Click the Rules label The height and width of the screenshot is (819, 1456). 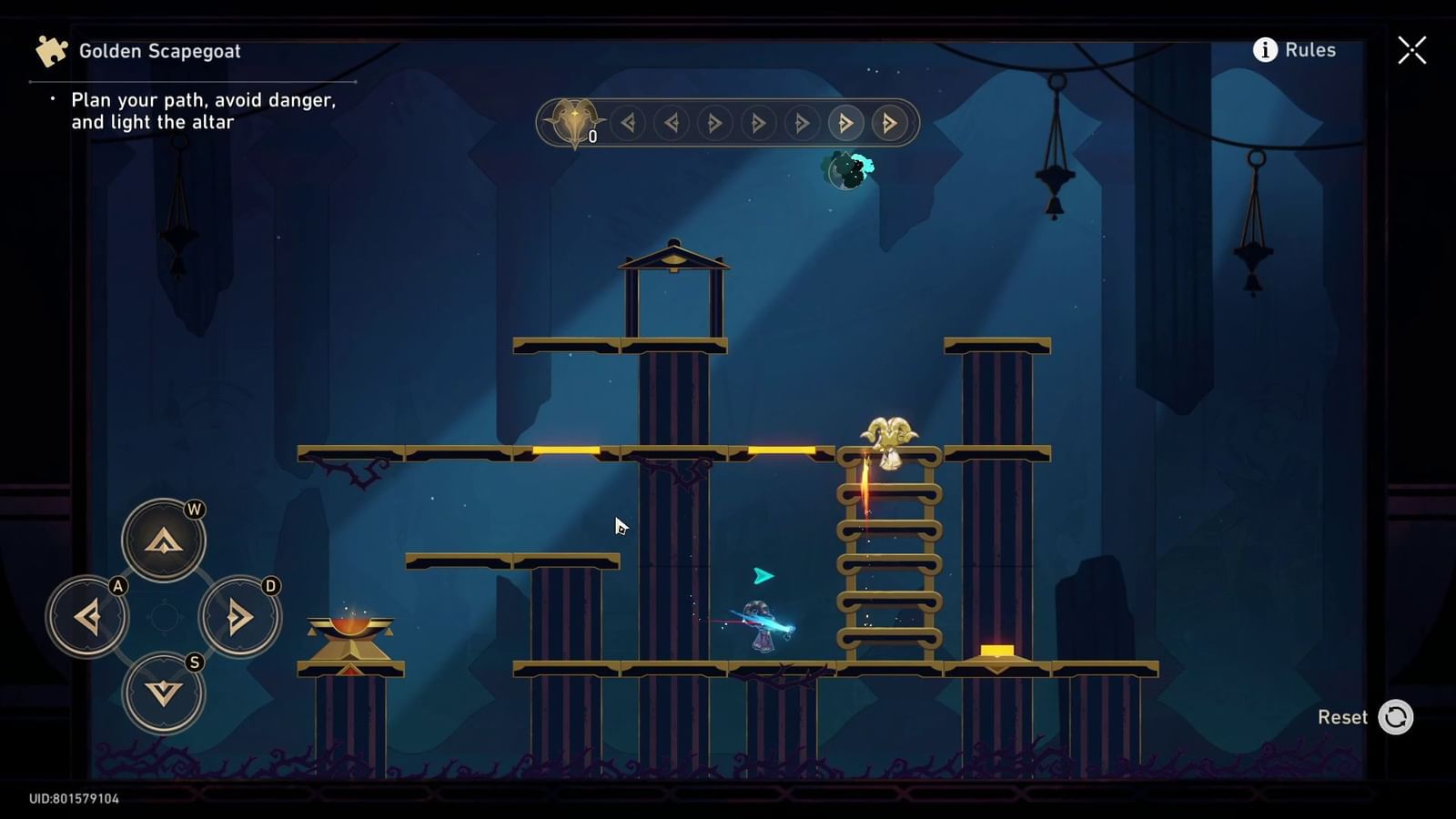click(1310, 51)
